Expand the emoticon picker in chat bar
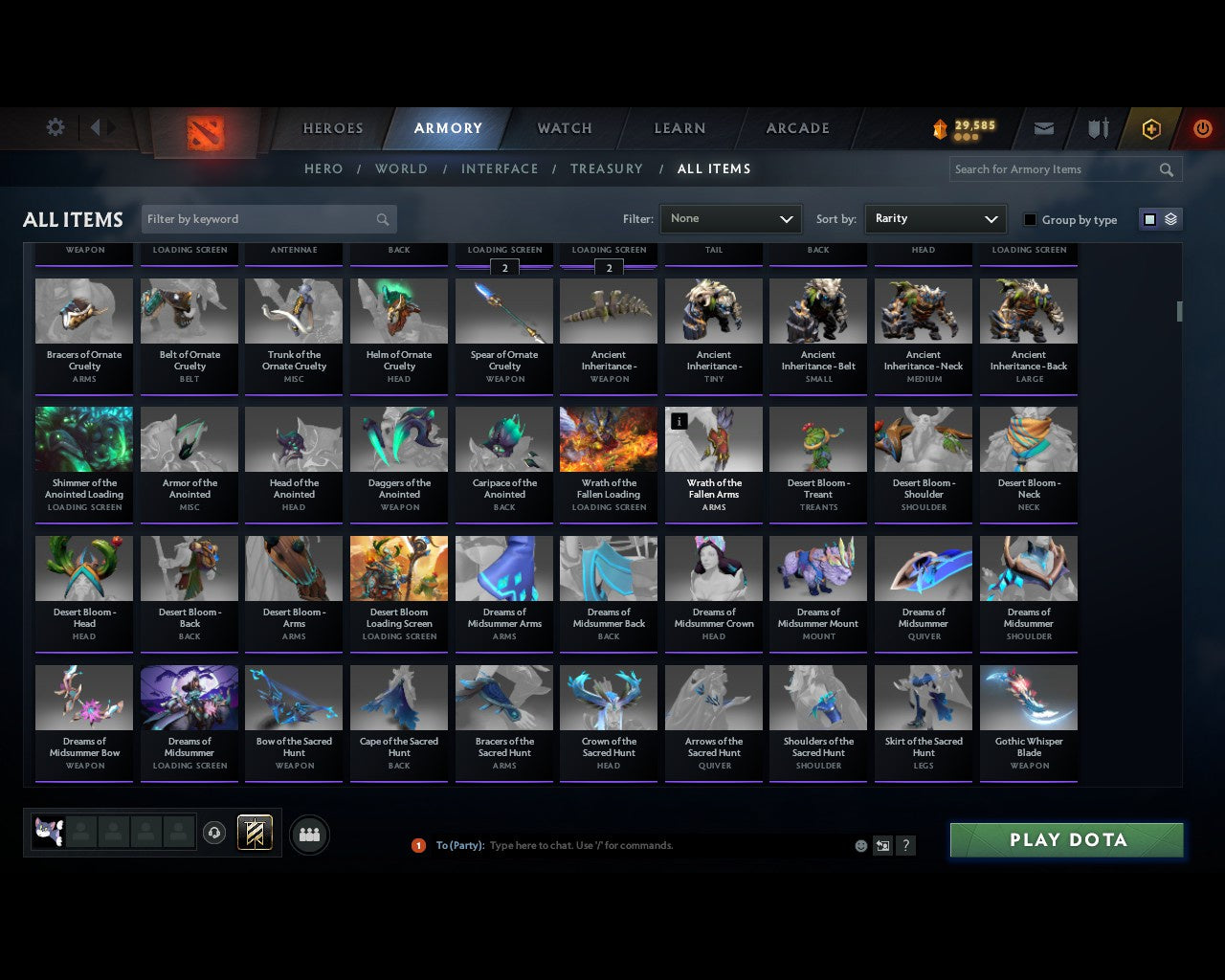 pos(860,846)
